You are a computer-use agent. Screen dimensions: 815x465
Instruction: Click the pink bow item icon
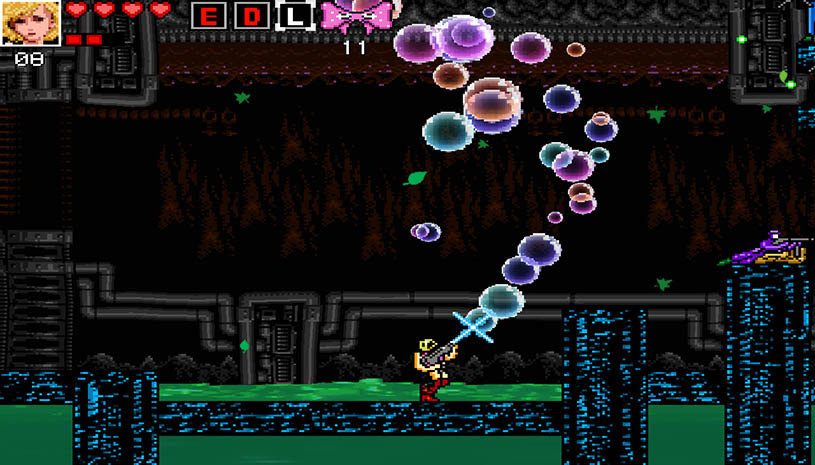(355, 16)
